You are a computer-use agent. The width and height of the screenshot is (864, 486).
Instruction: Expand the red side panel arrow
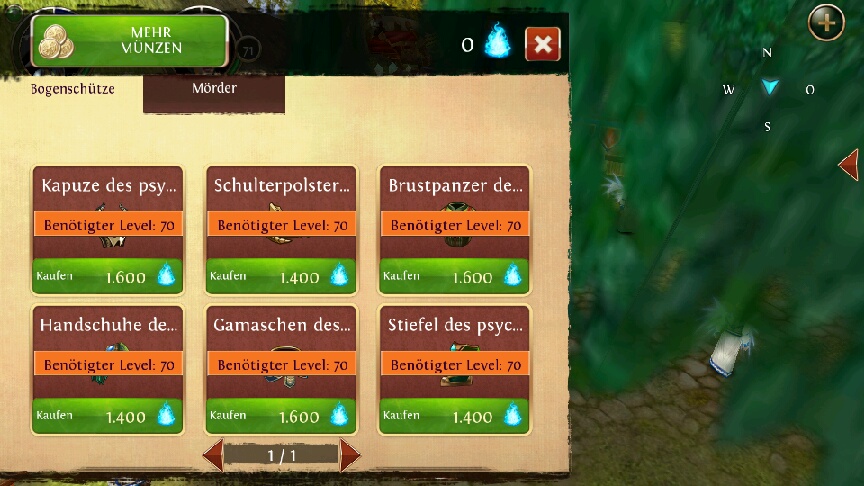tap(849, 164)
